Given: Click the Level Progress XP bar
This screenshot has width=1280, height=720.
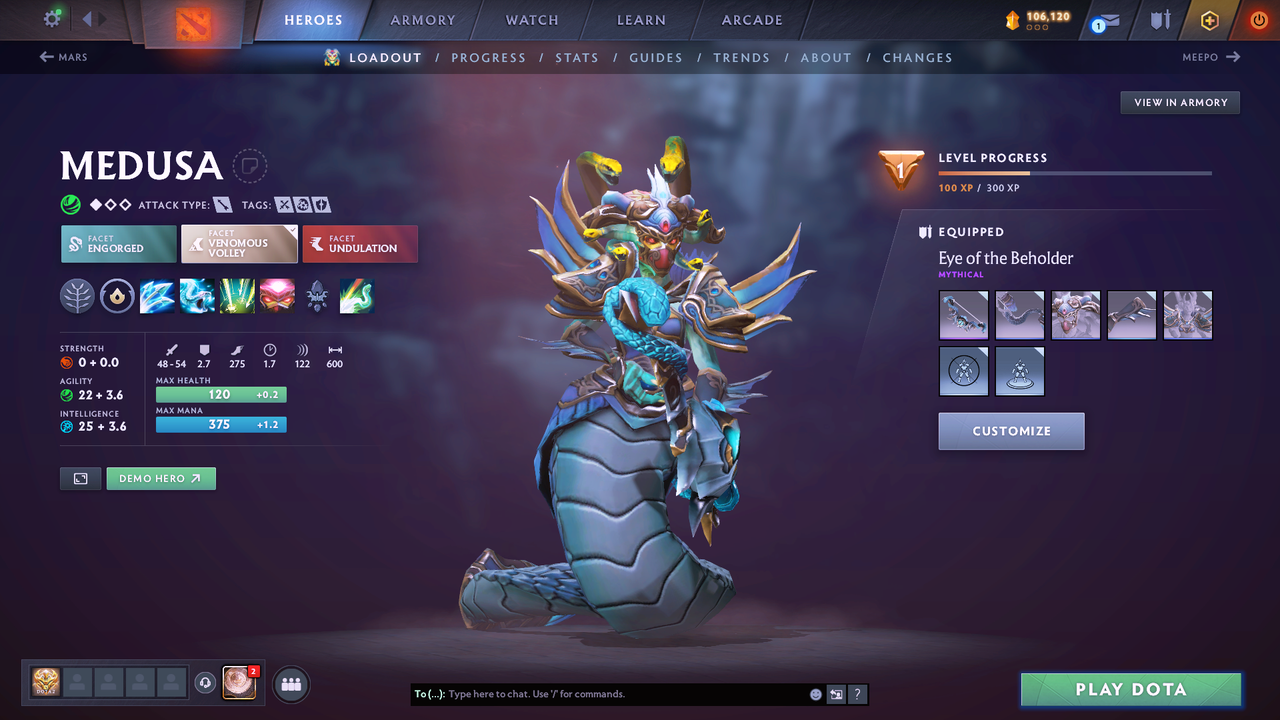Looking at the screenshot, I should click(x=1075, y=170).
